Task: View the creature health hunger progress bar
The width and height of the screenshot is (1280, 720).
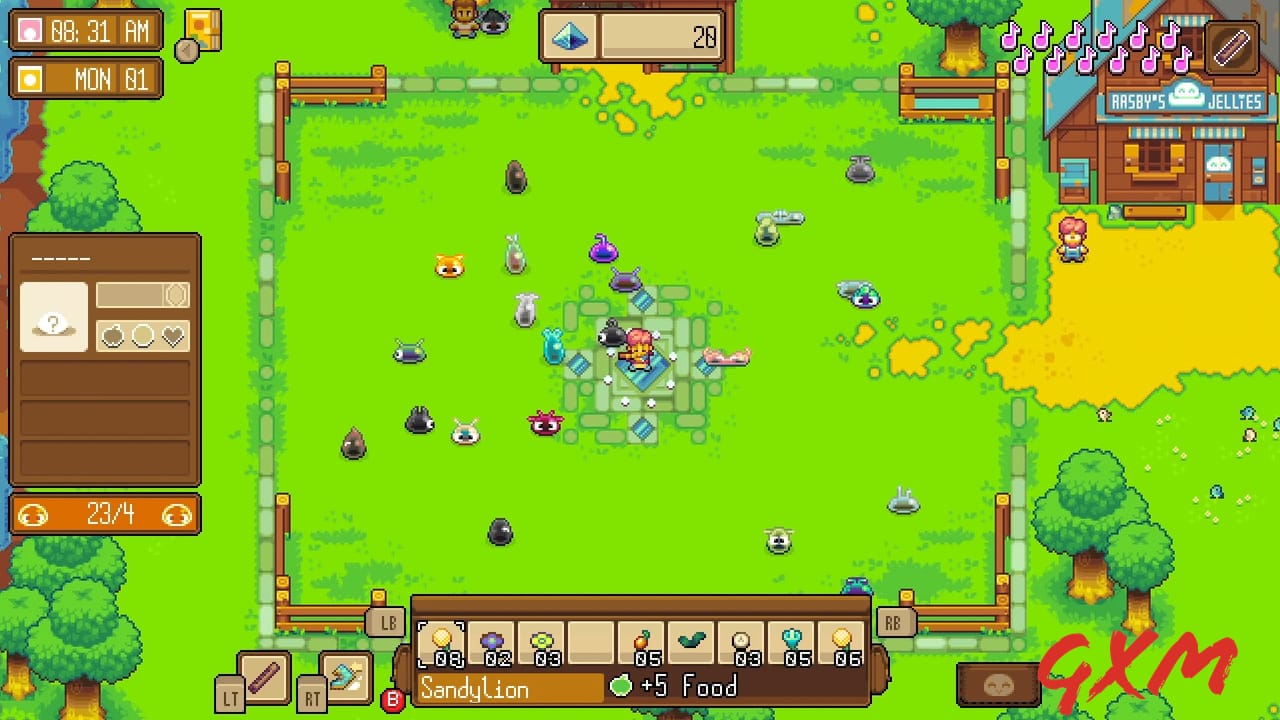Action: coord(142,295)
